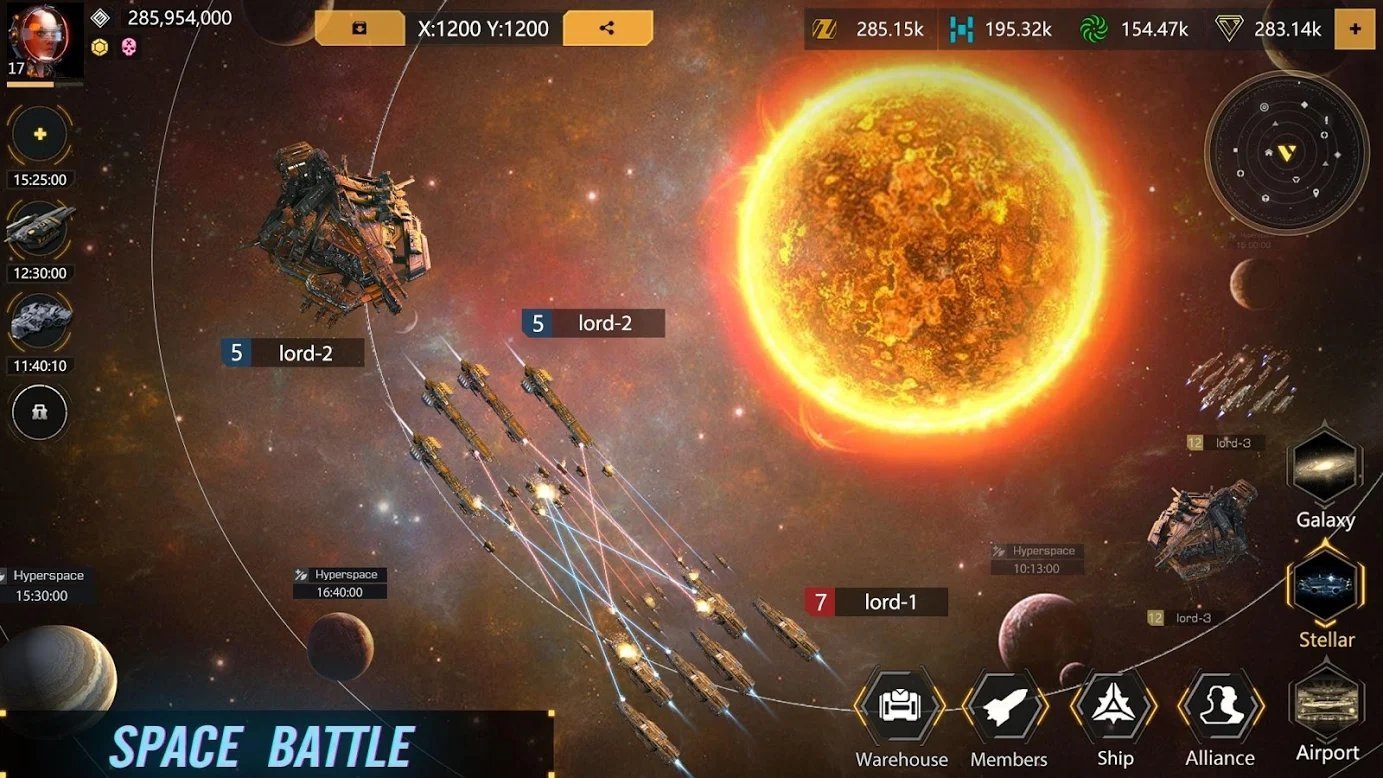Open the Ship menu

coord(1113,706)
